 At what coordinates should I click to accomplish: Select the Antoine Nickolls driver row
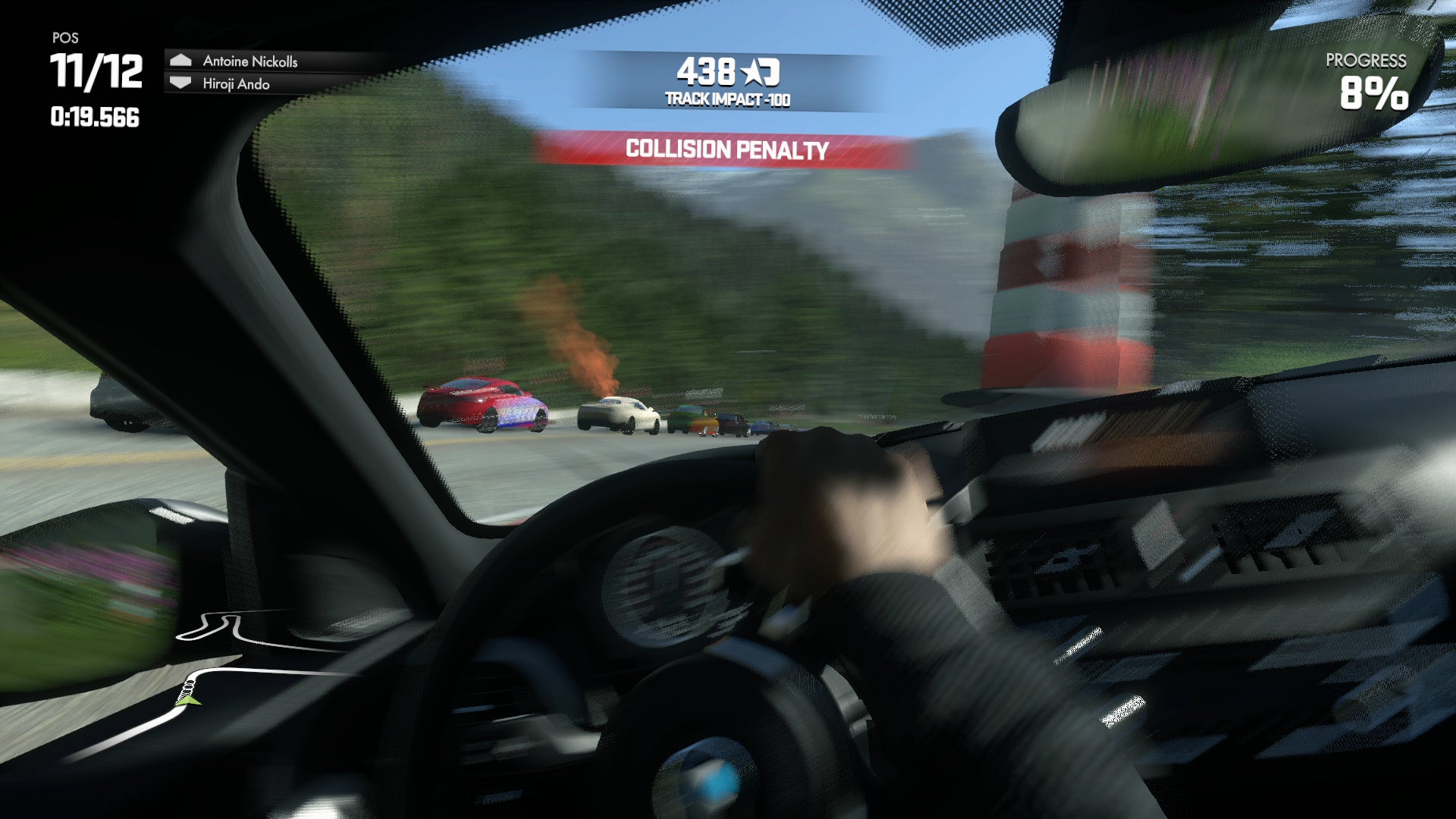pos(250,61)
